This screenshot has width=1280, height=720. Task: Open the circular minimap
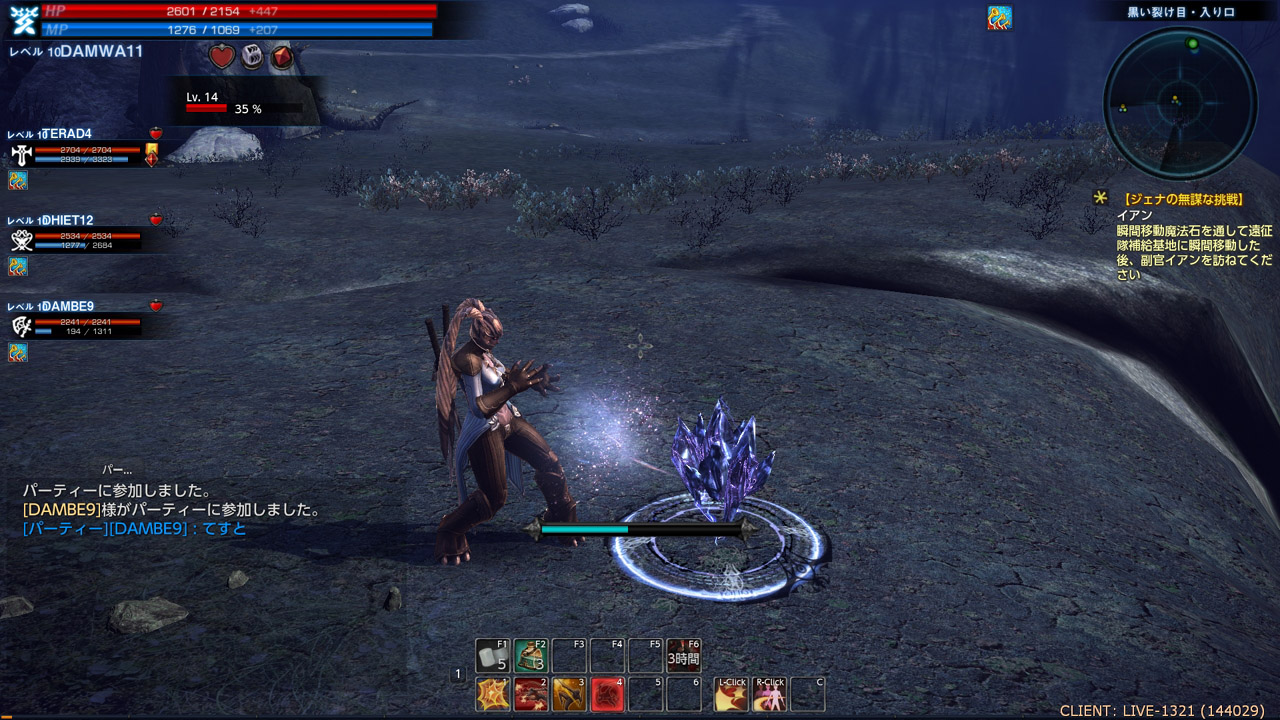1179,104
